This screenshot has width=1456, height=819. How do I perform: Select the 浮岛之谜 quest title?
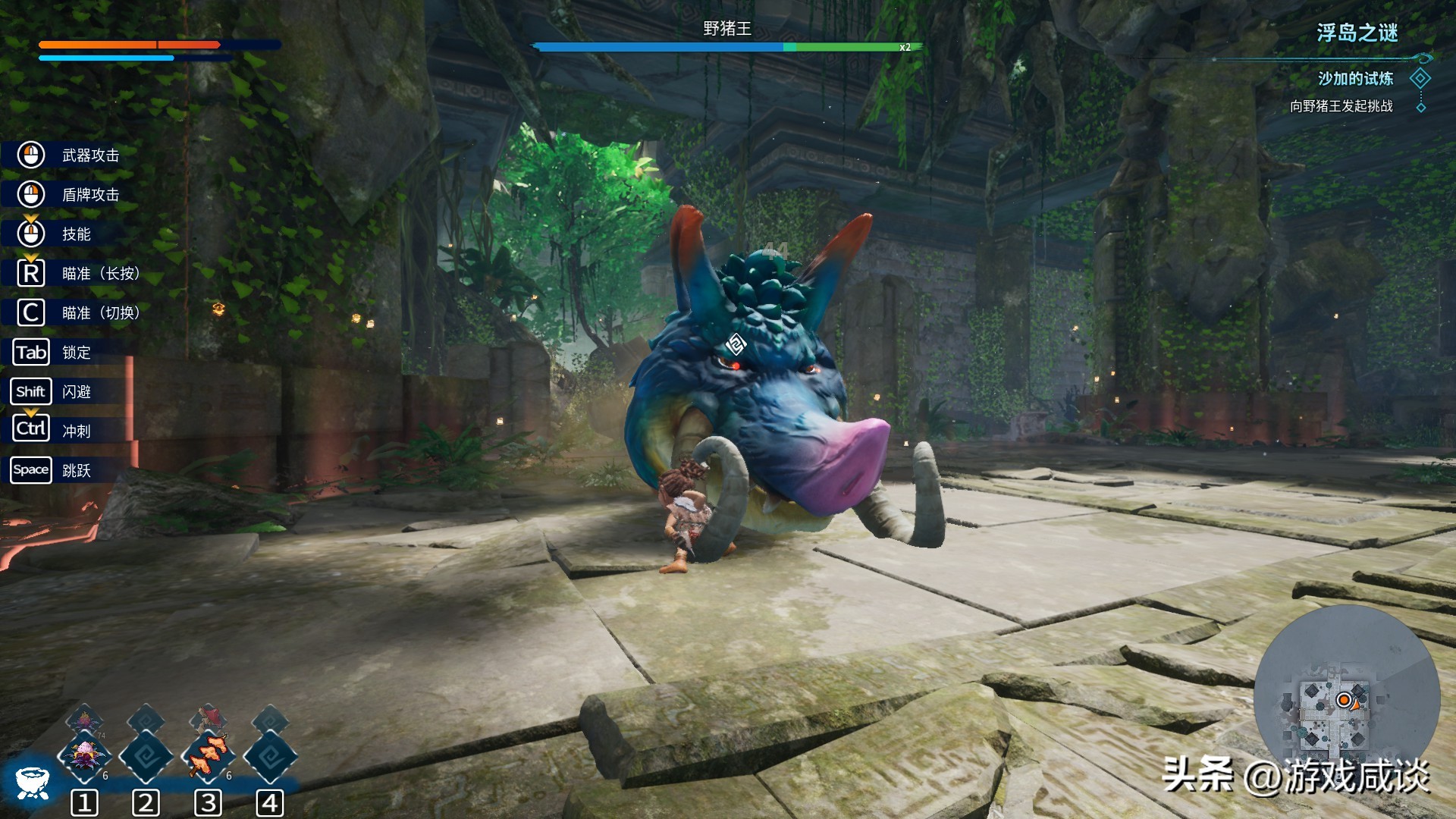[1357, 33]
